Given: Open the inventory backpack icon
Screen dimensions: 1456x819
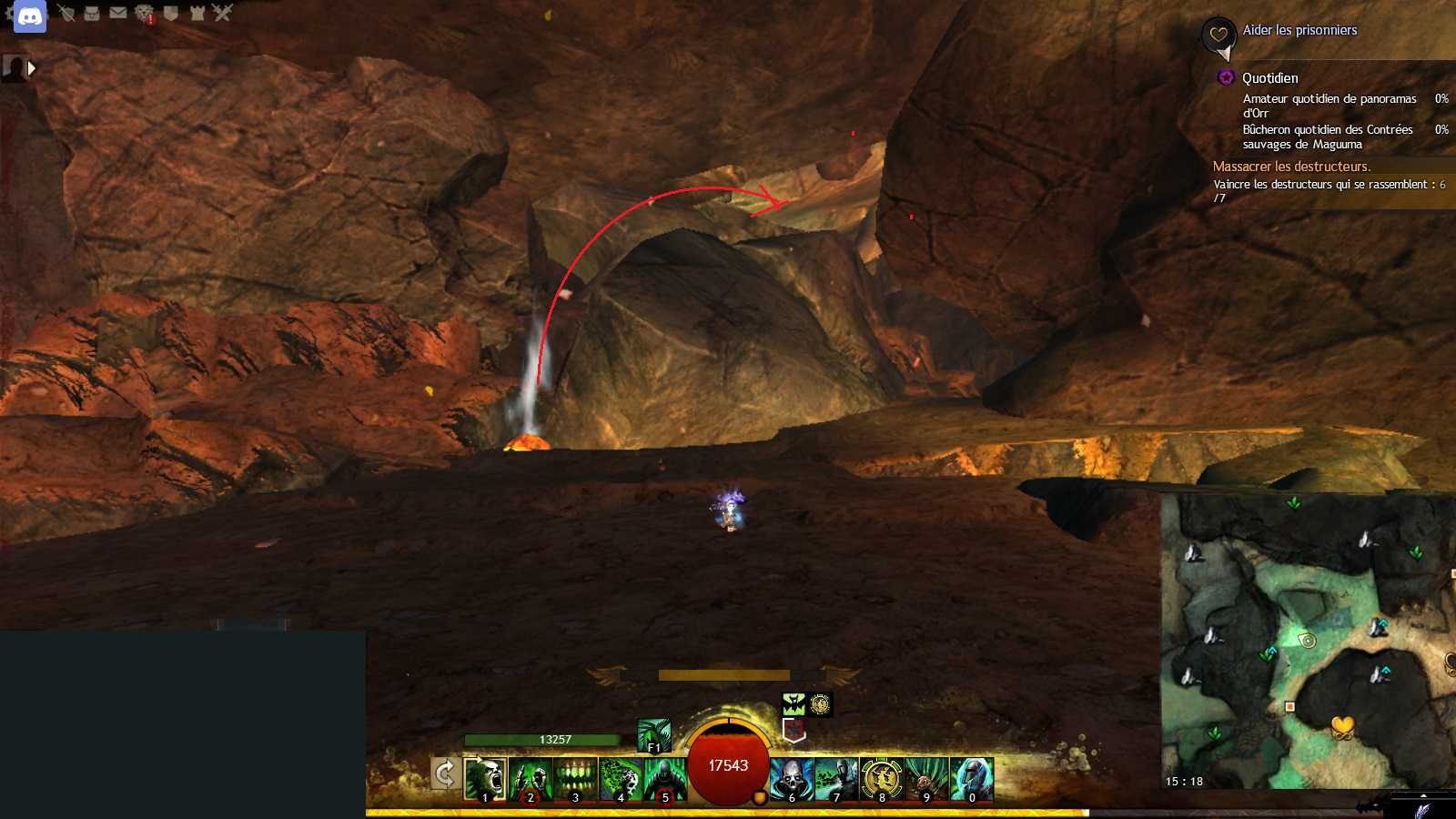Looking at the screenshot, I should point(92,13).
